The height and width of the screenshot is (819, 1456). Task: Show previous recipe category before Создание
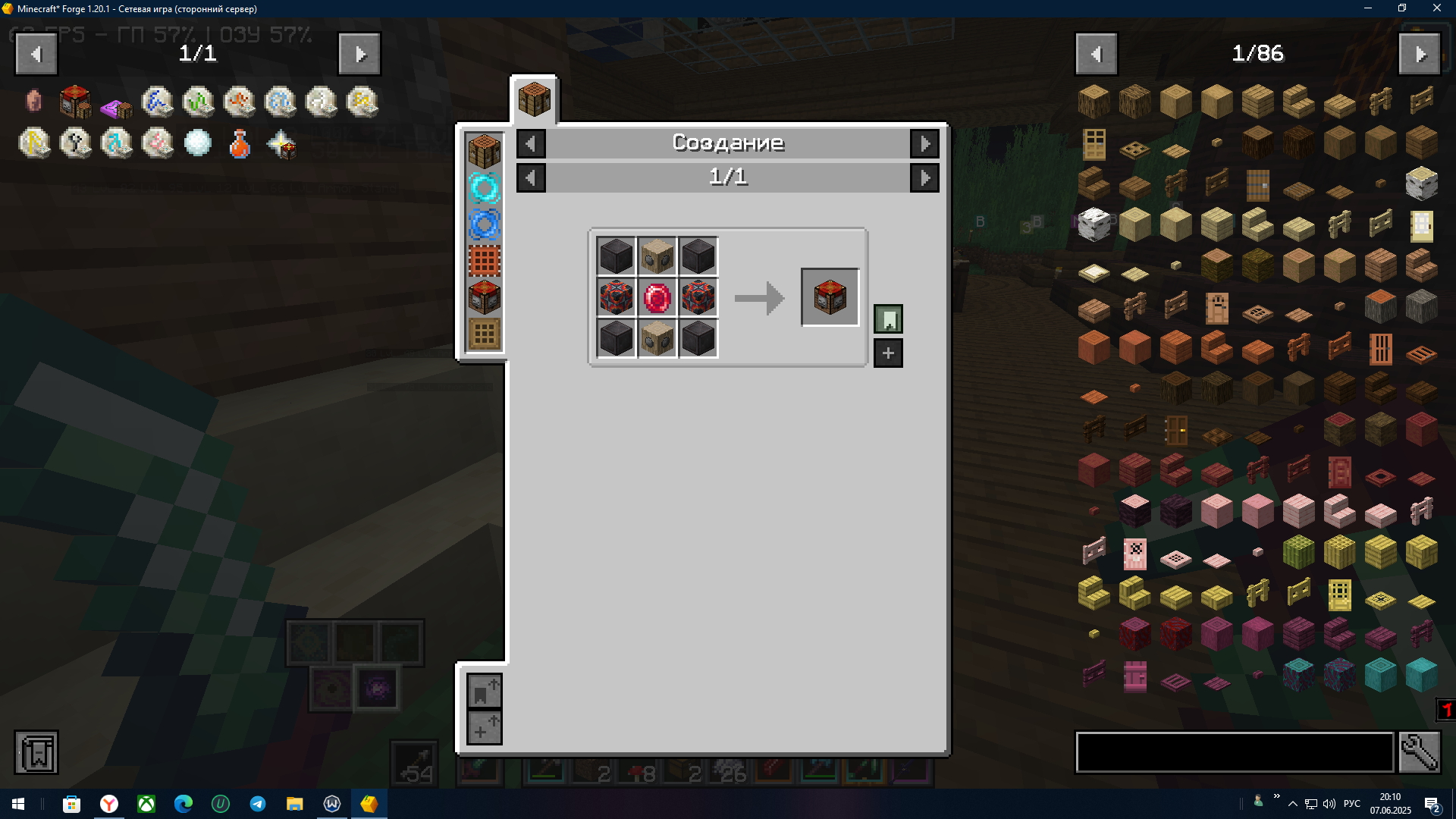pyautogui.click(x=531, y=143)
